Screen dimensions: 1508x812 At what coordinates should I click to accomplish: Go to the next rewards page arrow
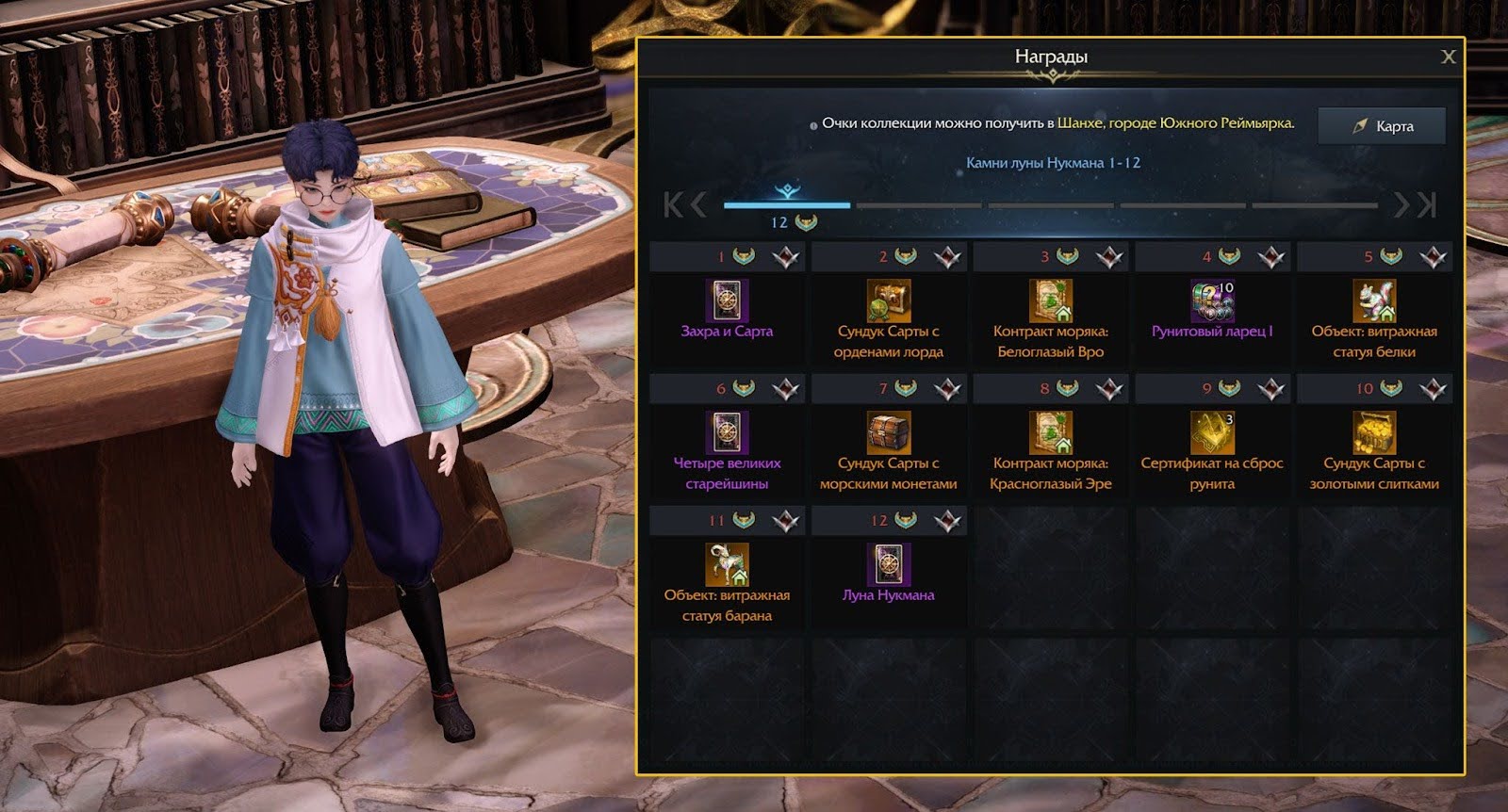point(1401,204)
